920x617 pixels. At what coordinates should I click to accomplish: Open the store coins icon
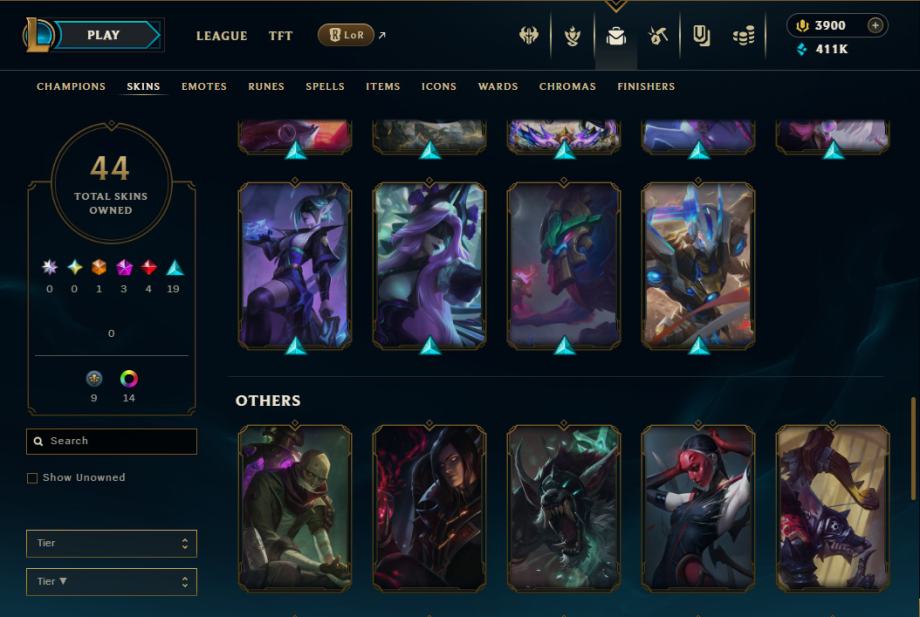(x=743, y=37)
